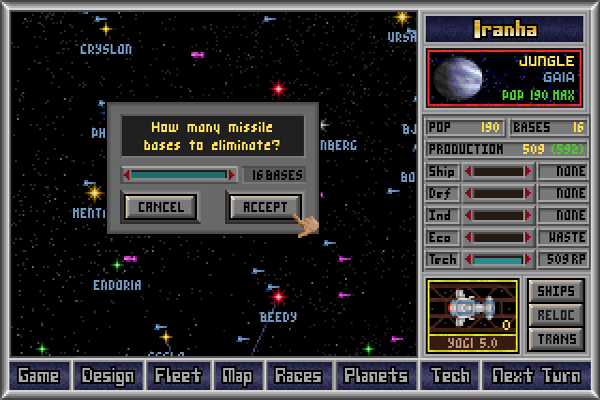Accept the missile base elimination
This screenshot has width=600, height=400.
(265, 207)
